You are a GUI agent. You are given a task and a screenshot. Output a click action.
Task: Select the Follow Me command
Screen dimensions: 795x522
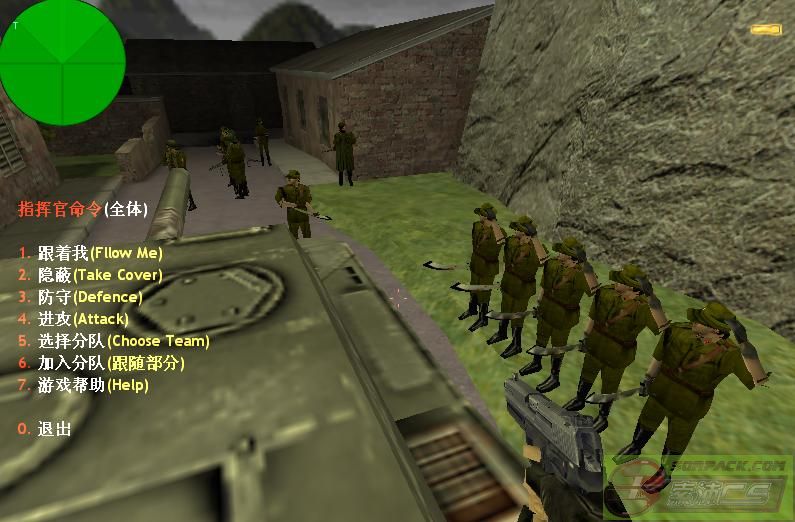[99, 253]
